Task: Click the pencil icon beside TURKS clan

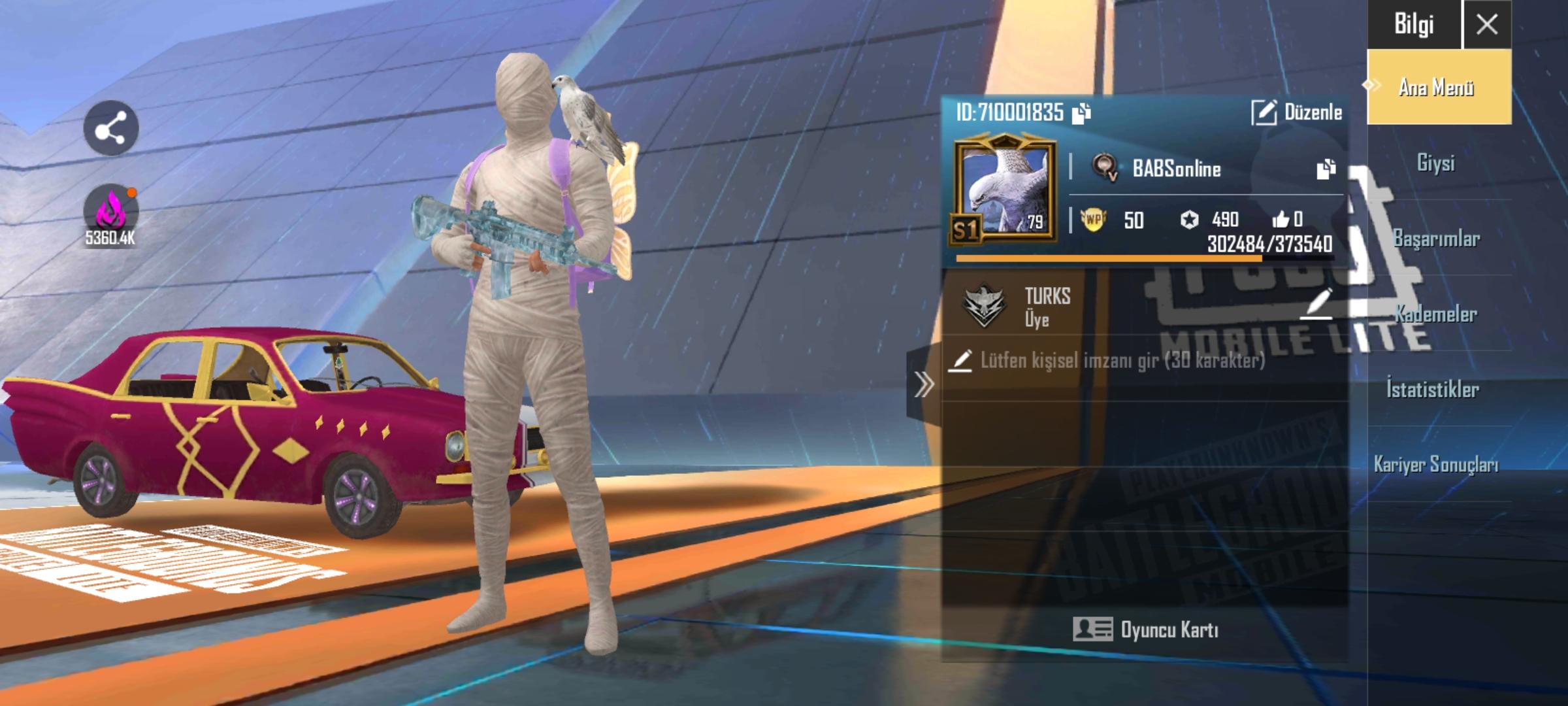Action: [x=1317, y=303]
